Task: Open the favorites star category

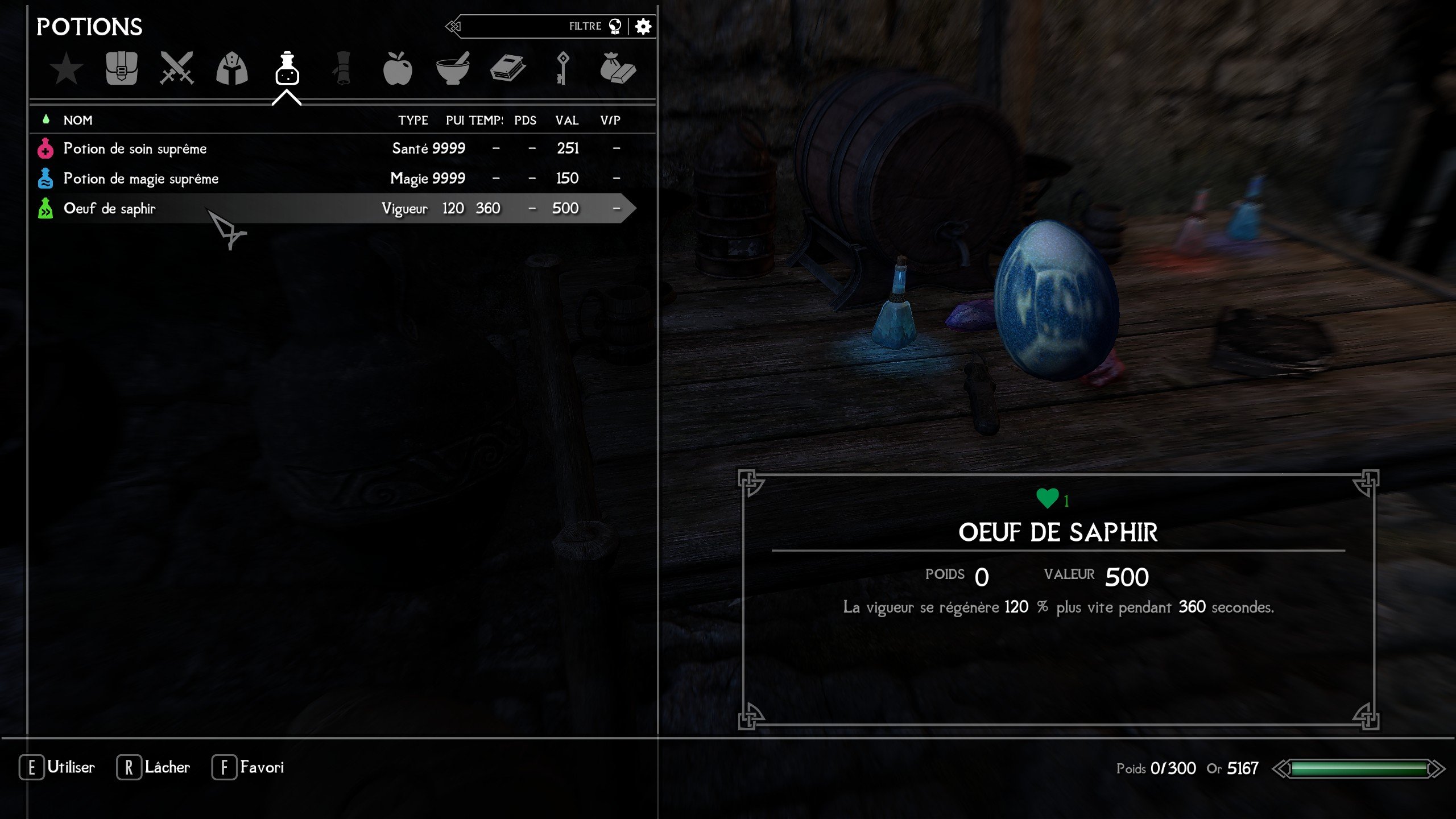Action: [67, 69]
